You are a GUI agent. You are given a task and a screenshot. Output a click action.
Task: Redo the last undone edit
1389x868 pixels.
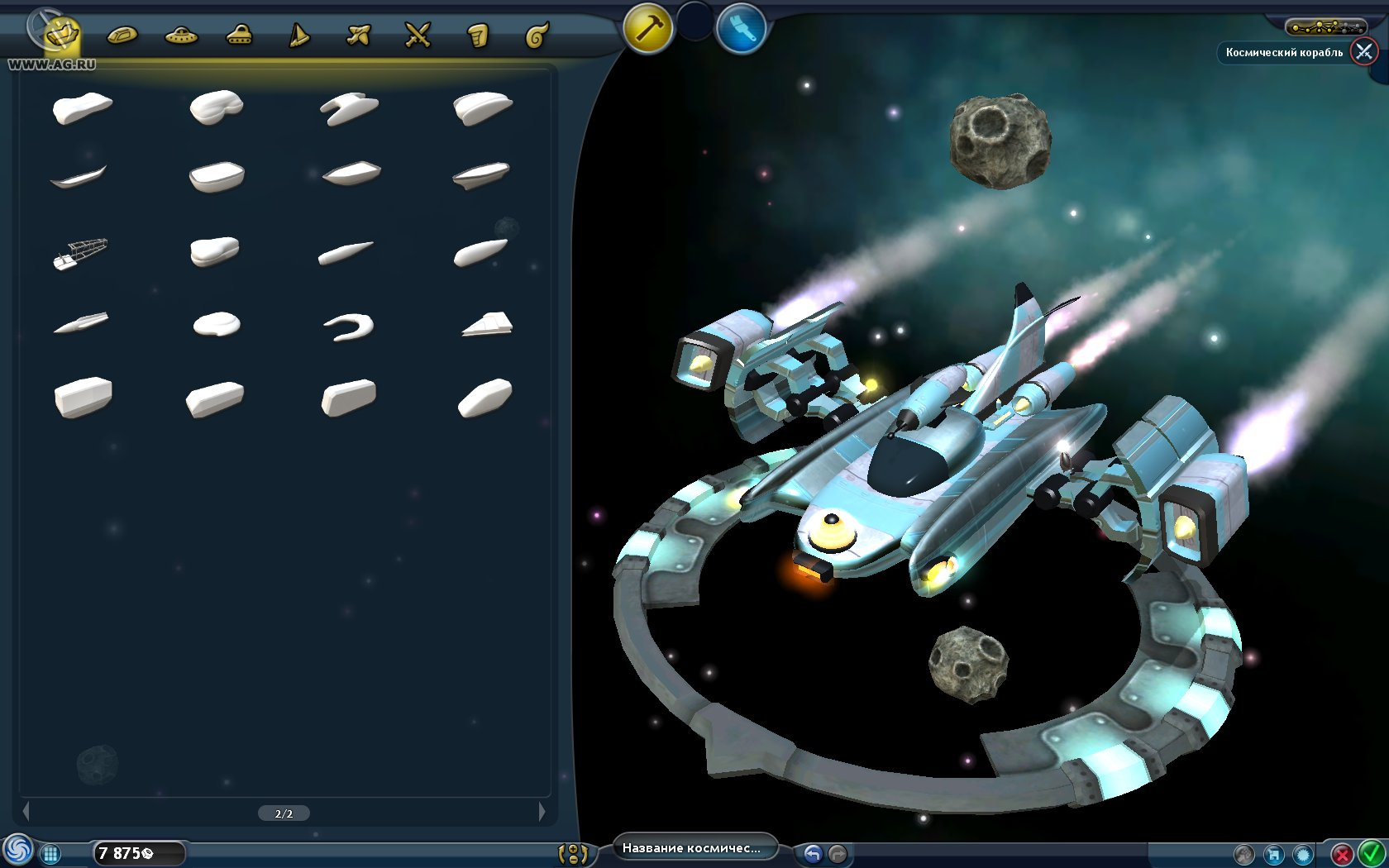pos(838,854)
